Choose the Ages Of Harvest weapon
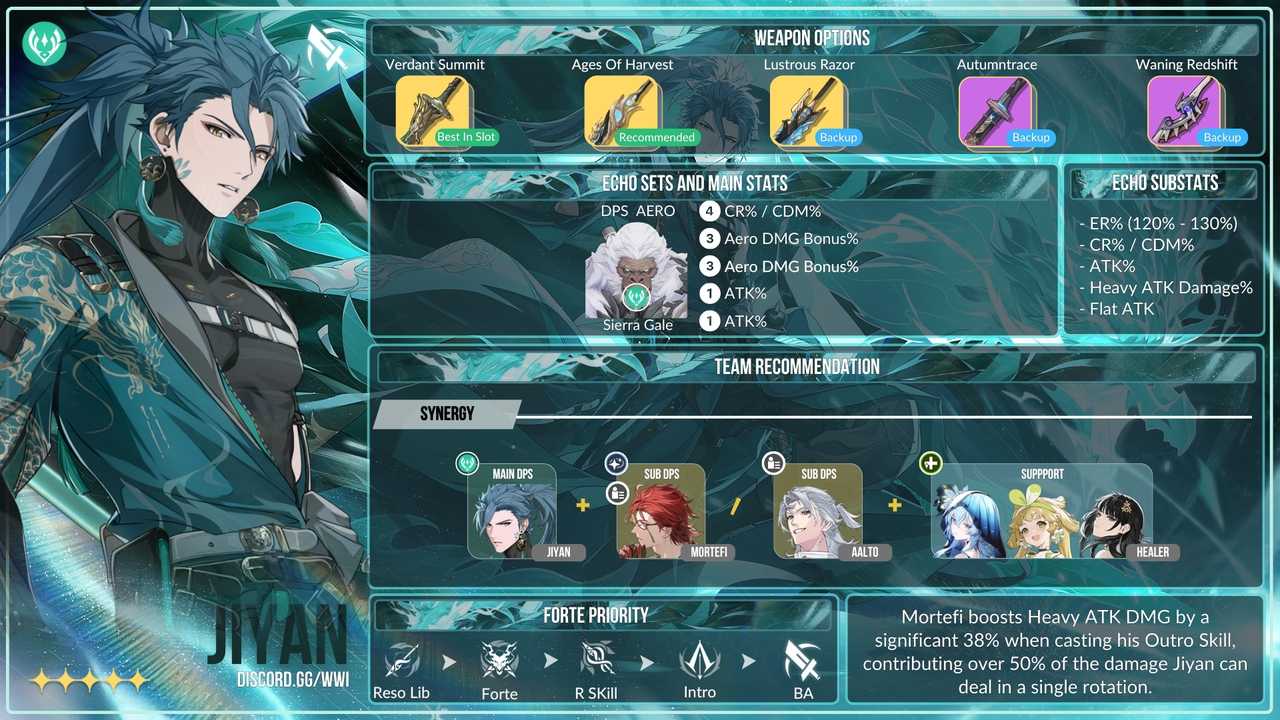Viewport: 1280px width, 720px height. click(621, 111)
